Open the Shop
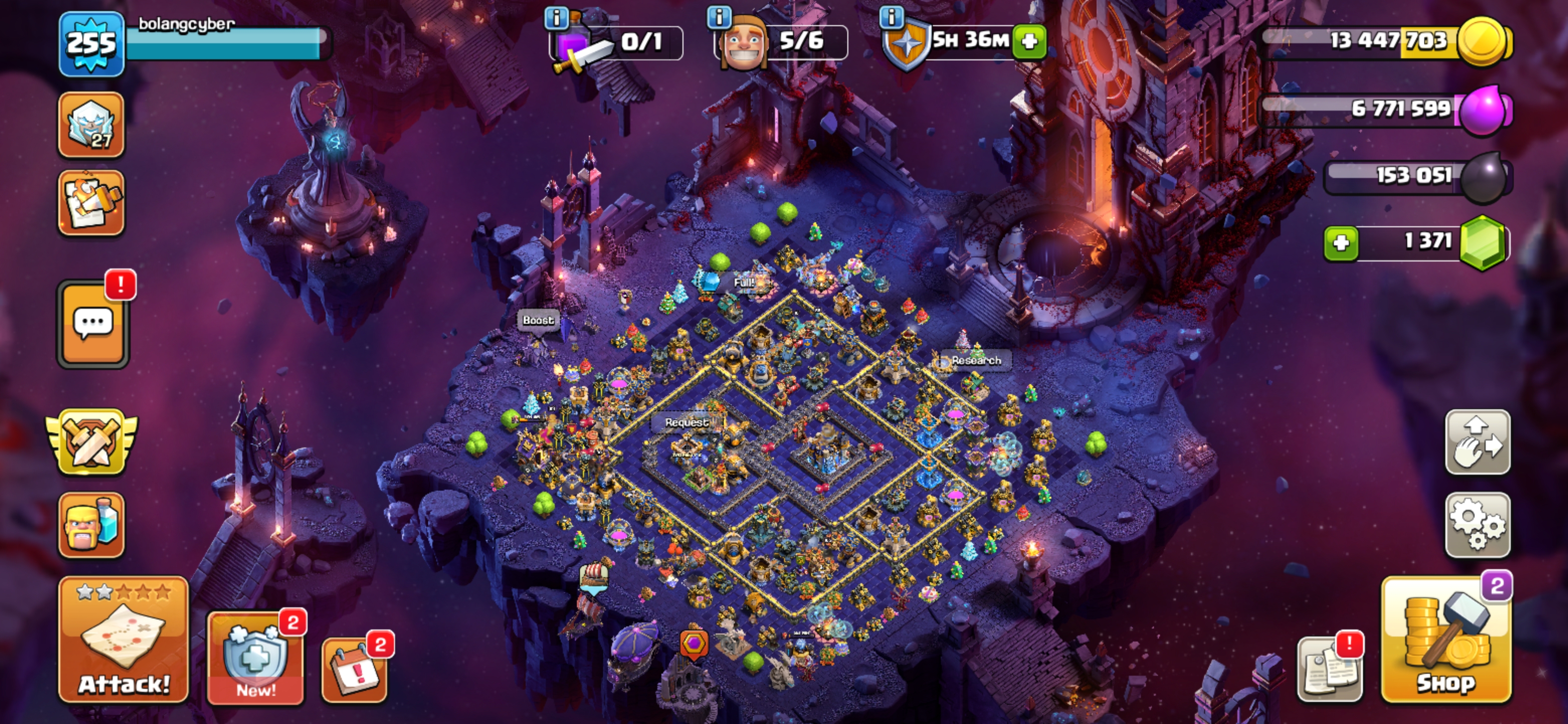The width and height of the screenshot is (1568, 724). [x=1446, y=641]
